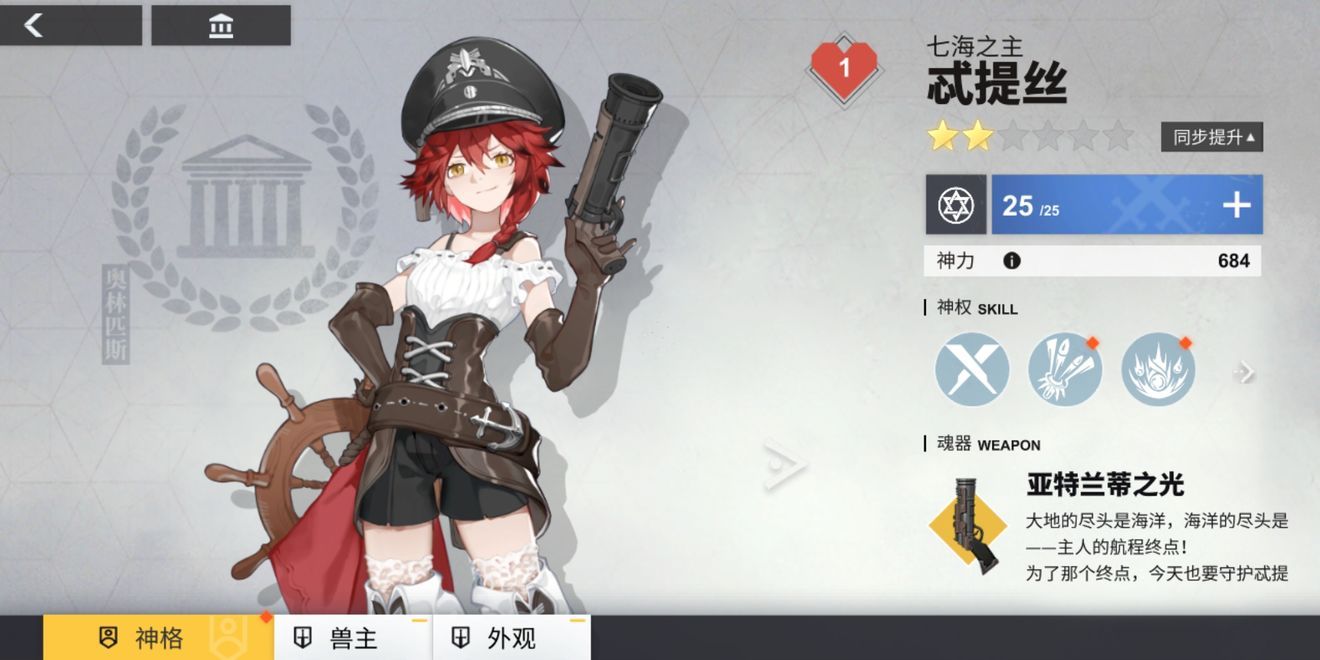Viewport: 1320px width, 660px height.
Task: Switch to the 兽主 tab
Action: (x=353, y=637)
